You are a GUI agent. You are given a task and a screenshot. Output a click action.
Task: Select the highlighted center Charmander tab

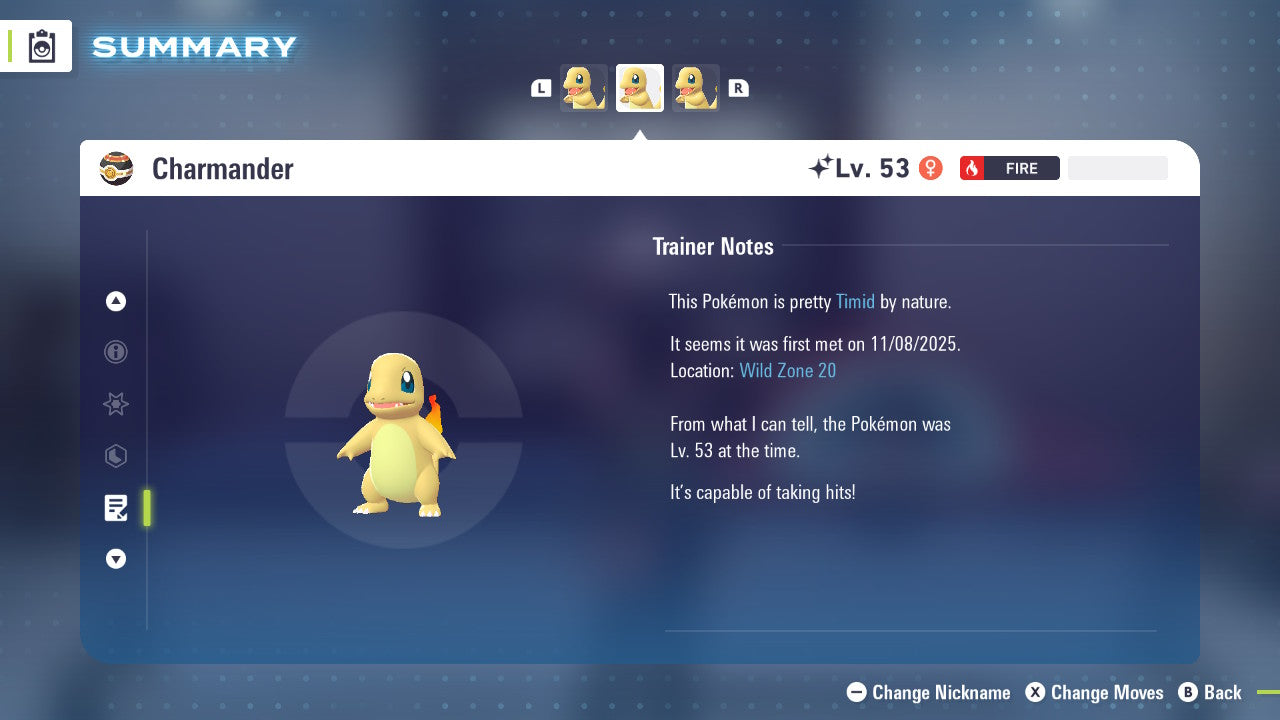tap(640, 87)
